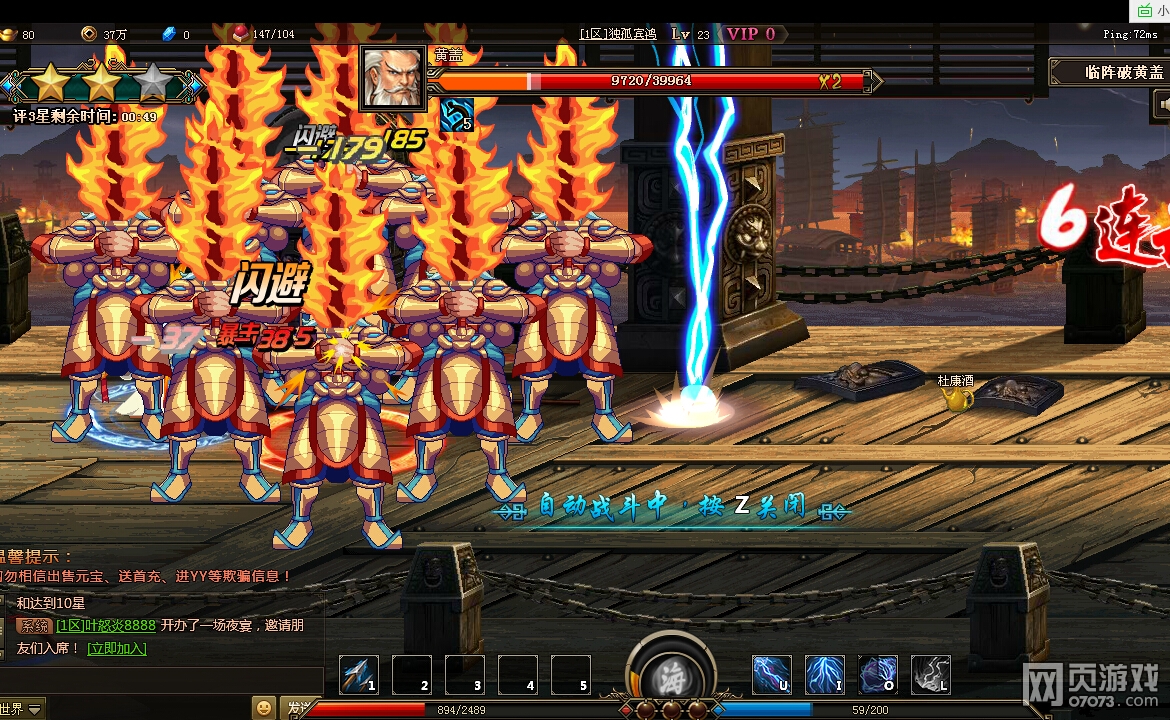Trigger the blue orb skill bound to O

[878, 675]
